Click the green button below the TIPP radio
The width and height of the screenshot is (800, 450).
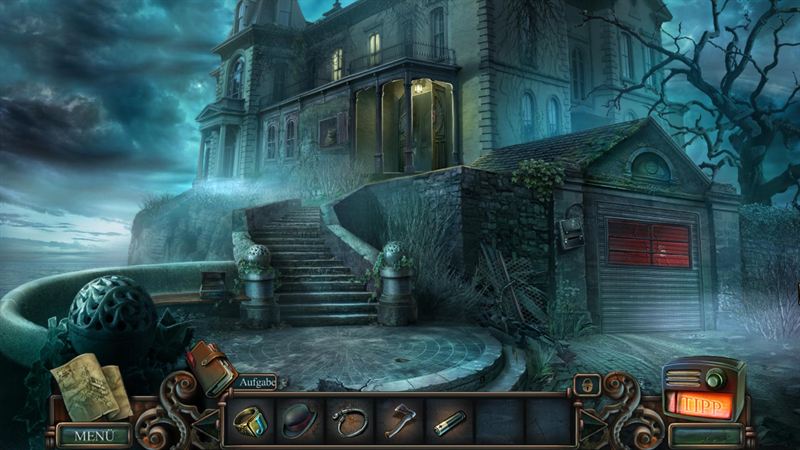click(x=705, y=435)
